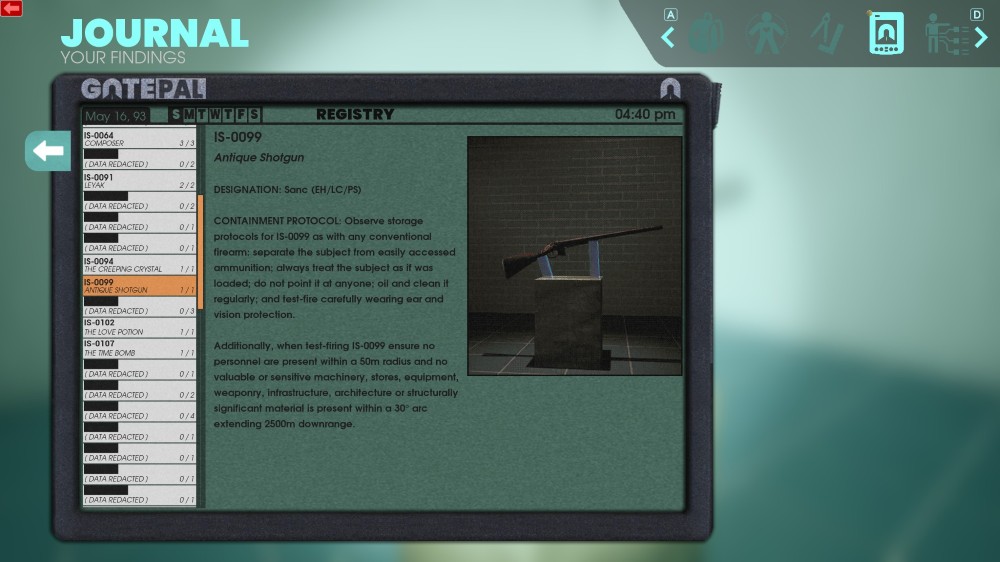
Task: Open the IS-0064 Composer registry entry
Action: [x=139, y=139]
